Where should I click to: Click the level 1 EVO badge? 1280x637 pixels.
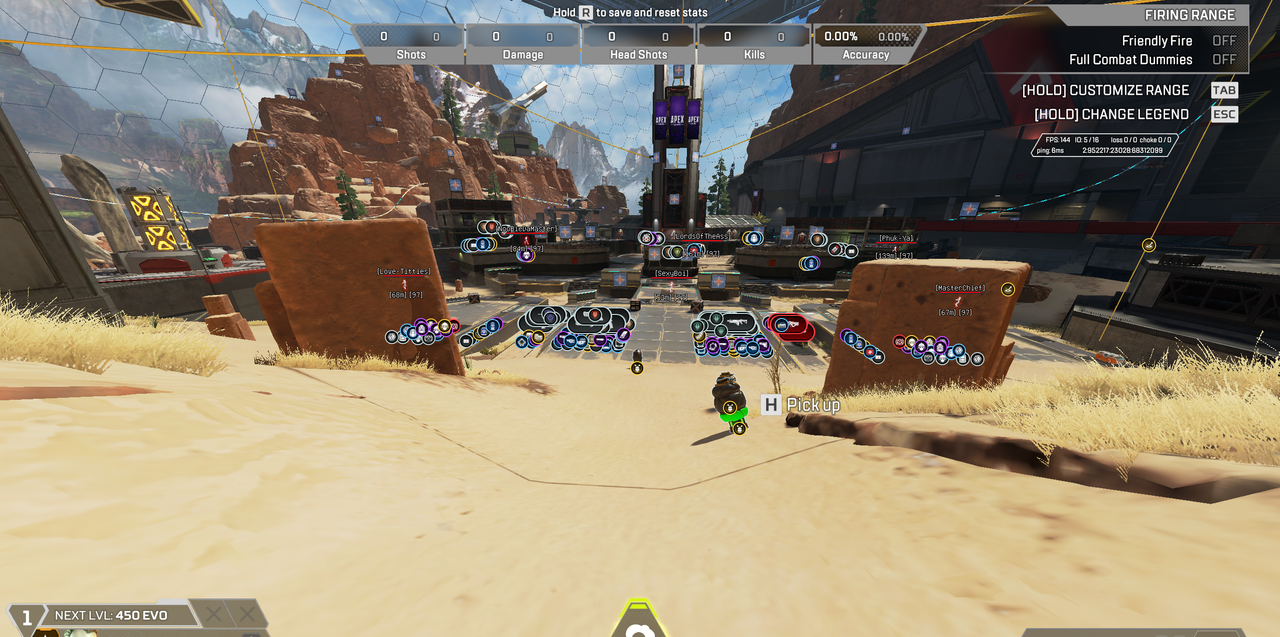pyautogui.click(x=27, y=618)
